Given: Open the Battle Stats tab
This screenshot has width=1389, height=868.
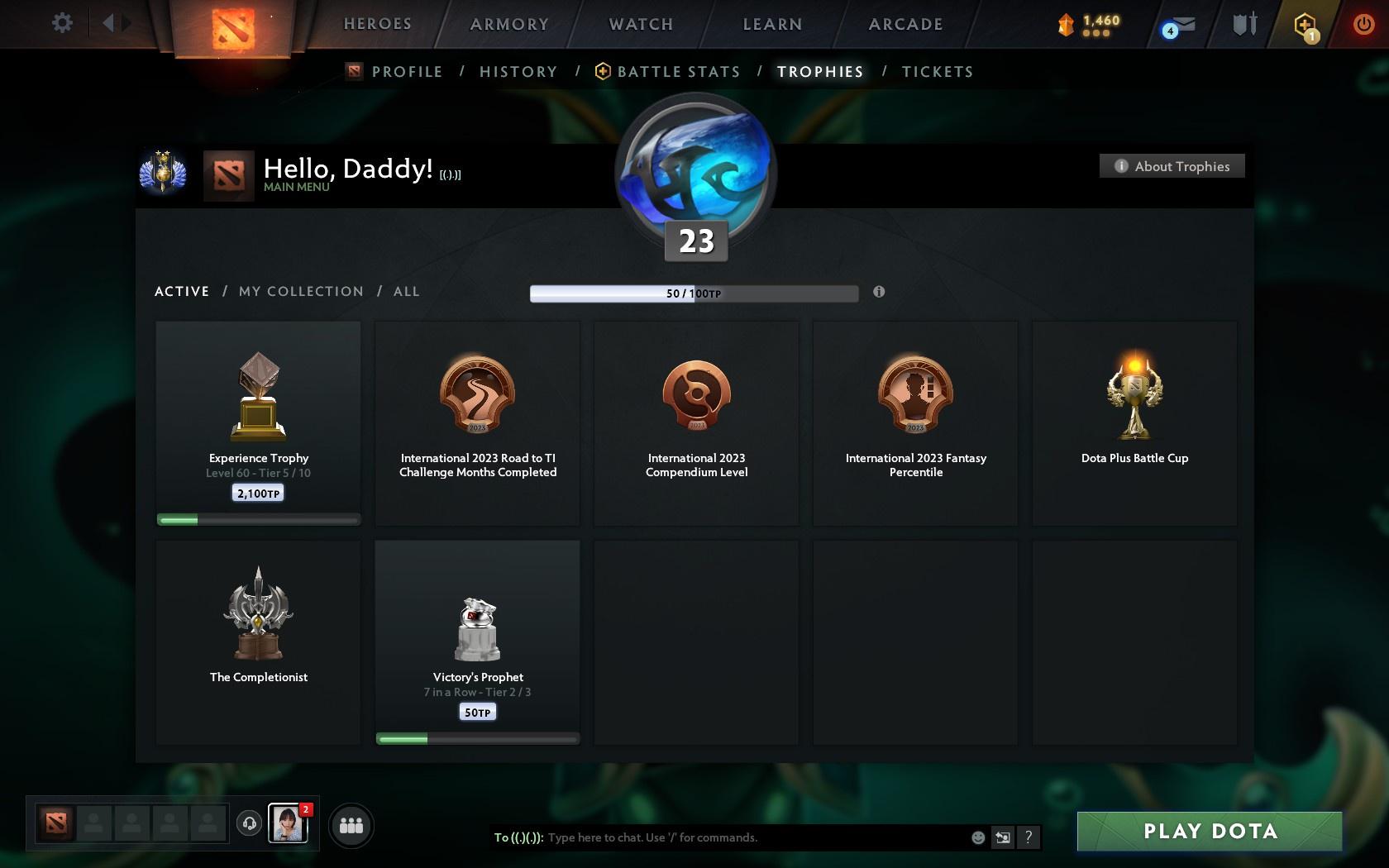Looking at the screenshot, I should (x=678, y=72).
